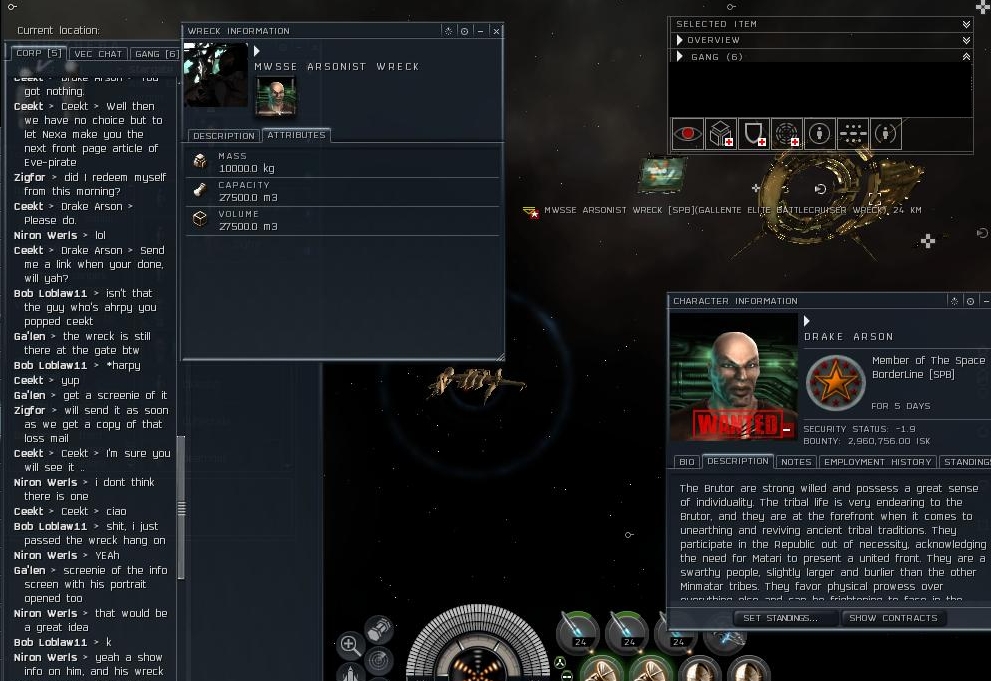This screenshot has width=991, height=681.
Task: Close the Wreck Information window
Action: click(496, 31)
